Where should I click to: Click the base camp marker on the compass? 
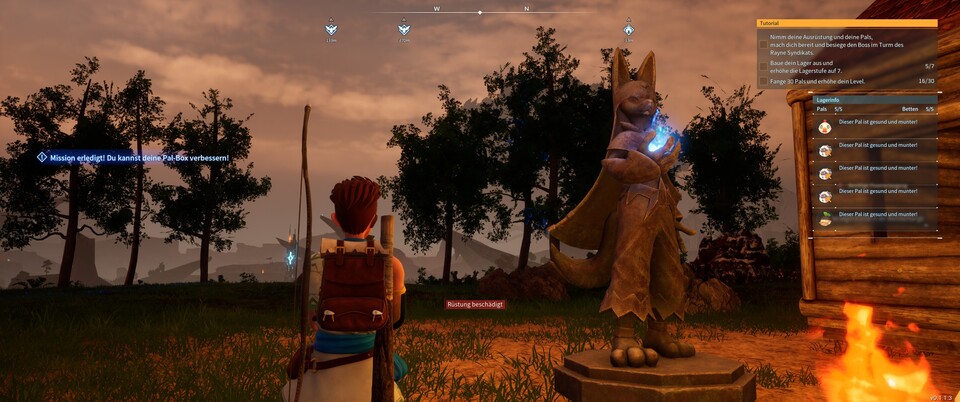click(x=628, y=30)
